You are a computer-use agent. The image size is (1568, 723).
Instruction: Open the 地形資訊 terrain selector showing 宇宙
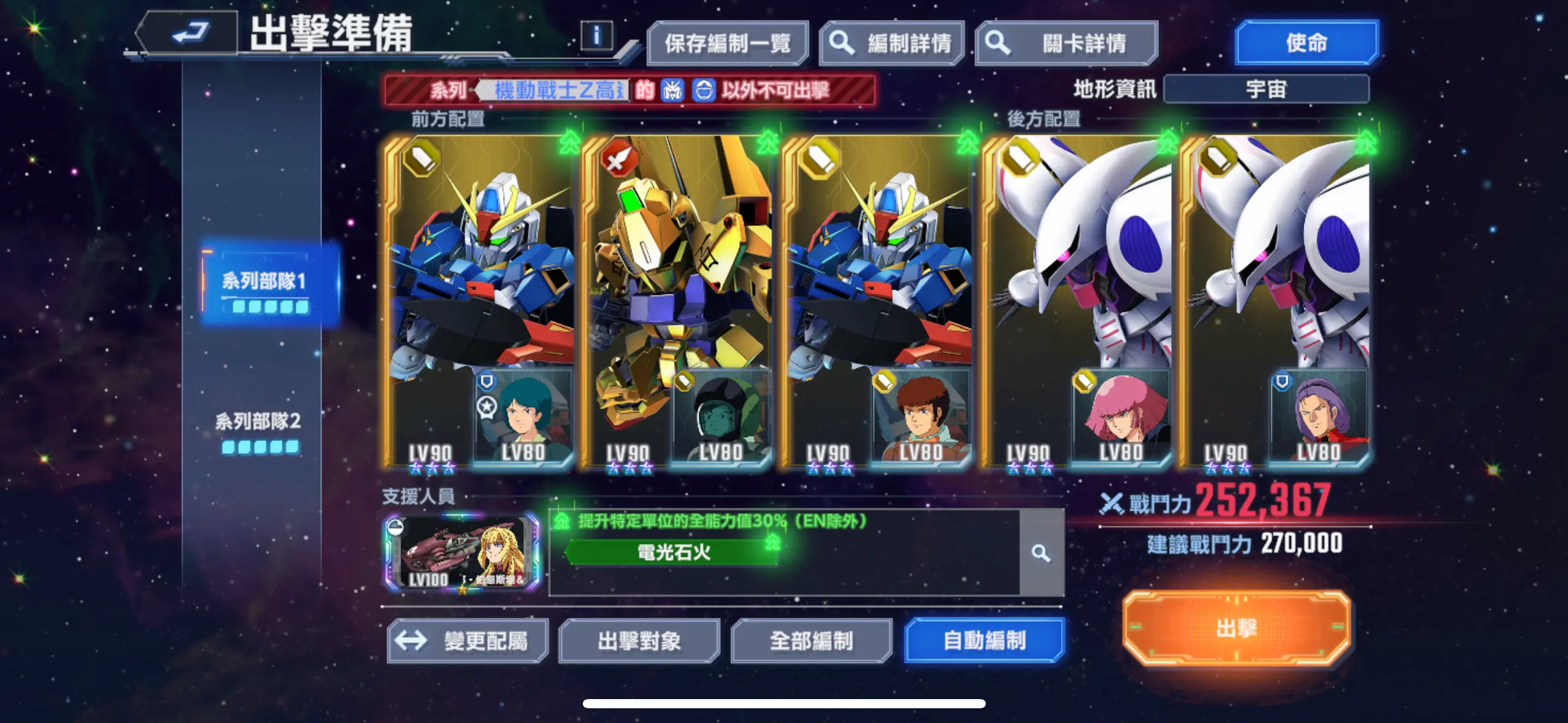tap(1267, 88)
